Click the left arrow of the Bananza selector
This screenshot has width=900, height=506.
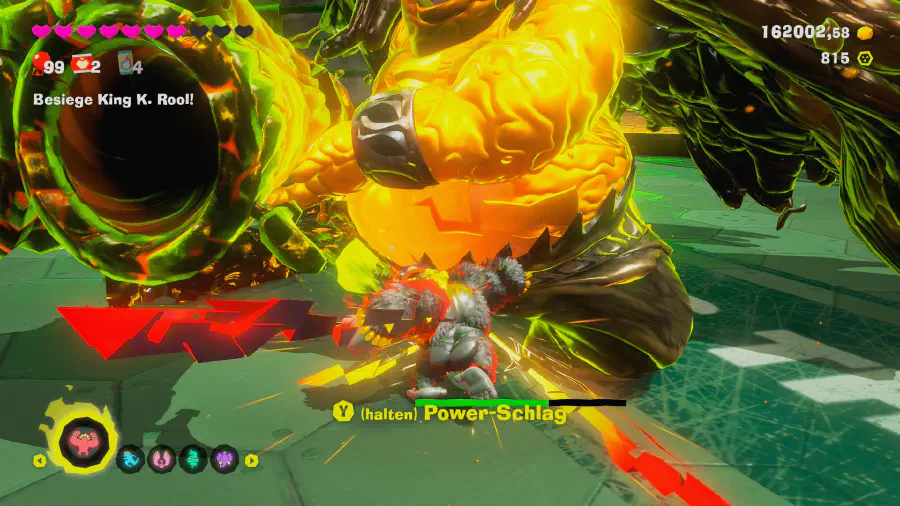tap(40, 461)
